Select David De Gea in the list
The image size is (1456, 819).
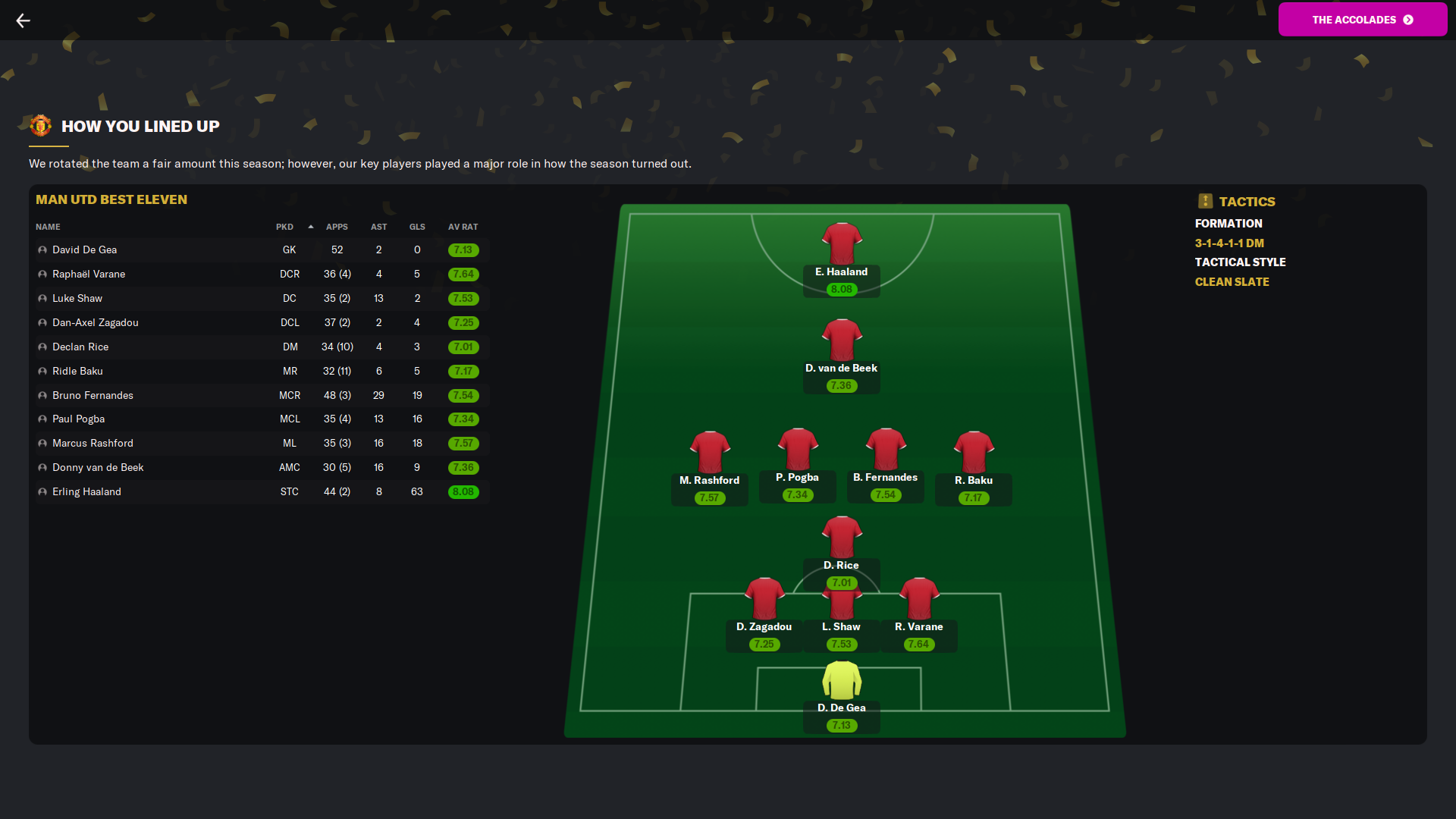(84, 250)
